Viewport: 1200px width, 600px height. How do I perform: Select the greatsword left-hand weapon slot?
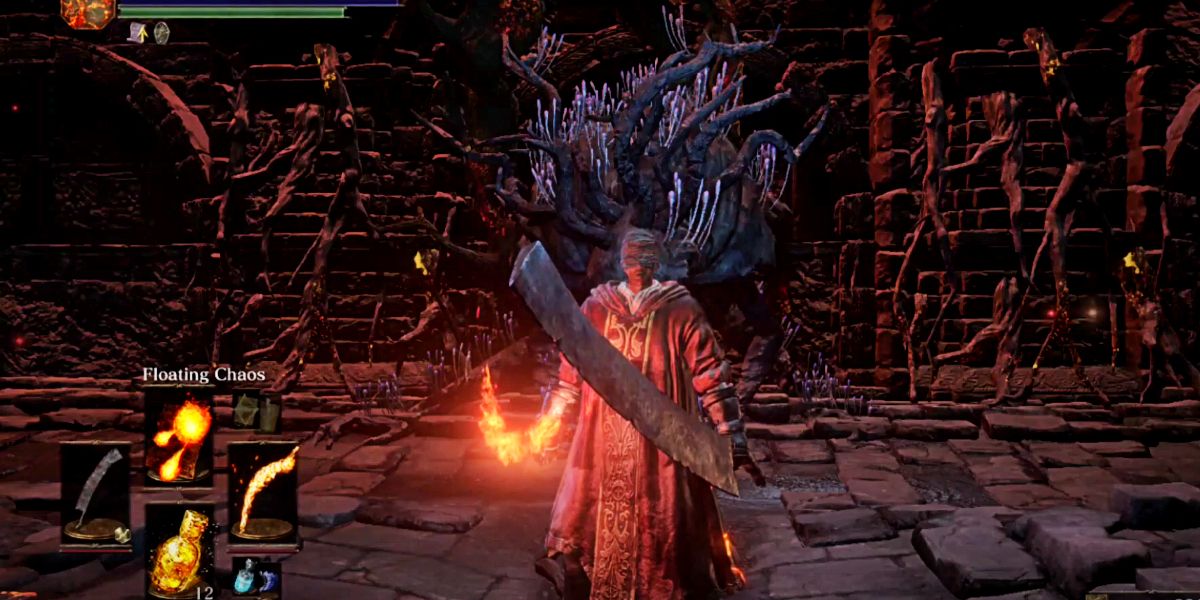click(x=95, y=494)
